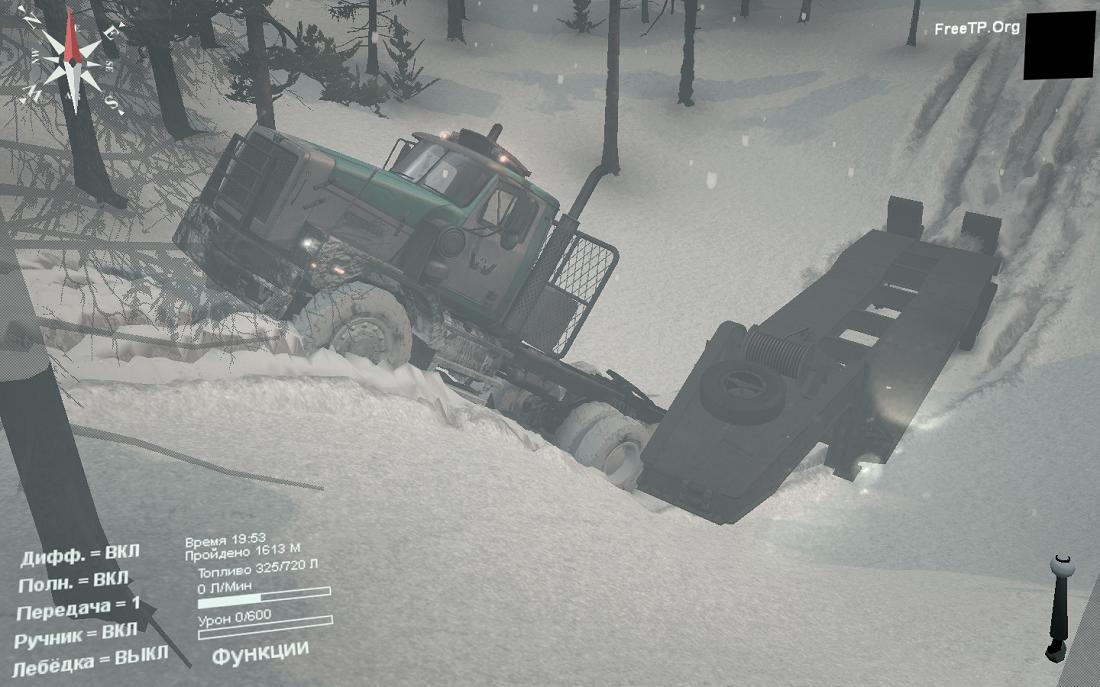The width and height of the screenshot is (1100, 687).
Task: Toggle the Полн. all-wheel drive
Action: coord(74,581)
